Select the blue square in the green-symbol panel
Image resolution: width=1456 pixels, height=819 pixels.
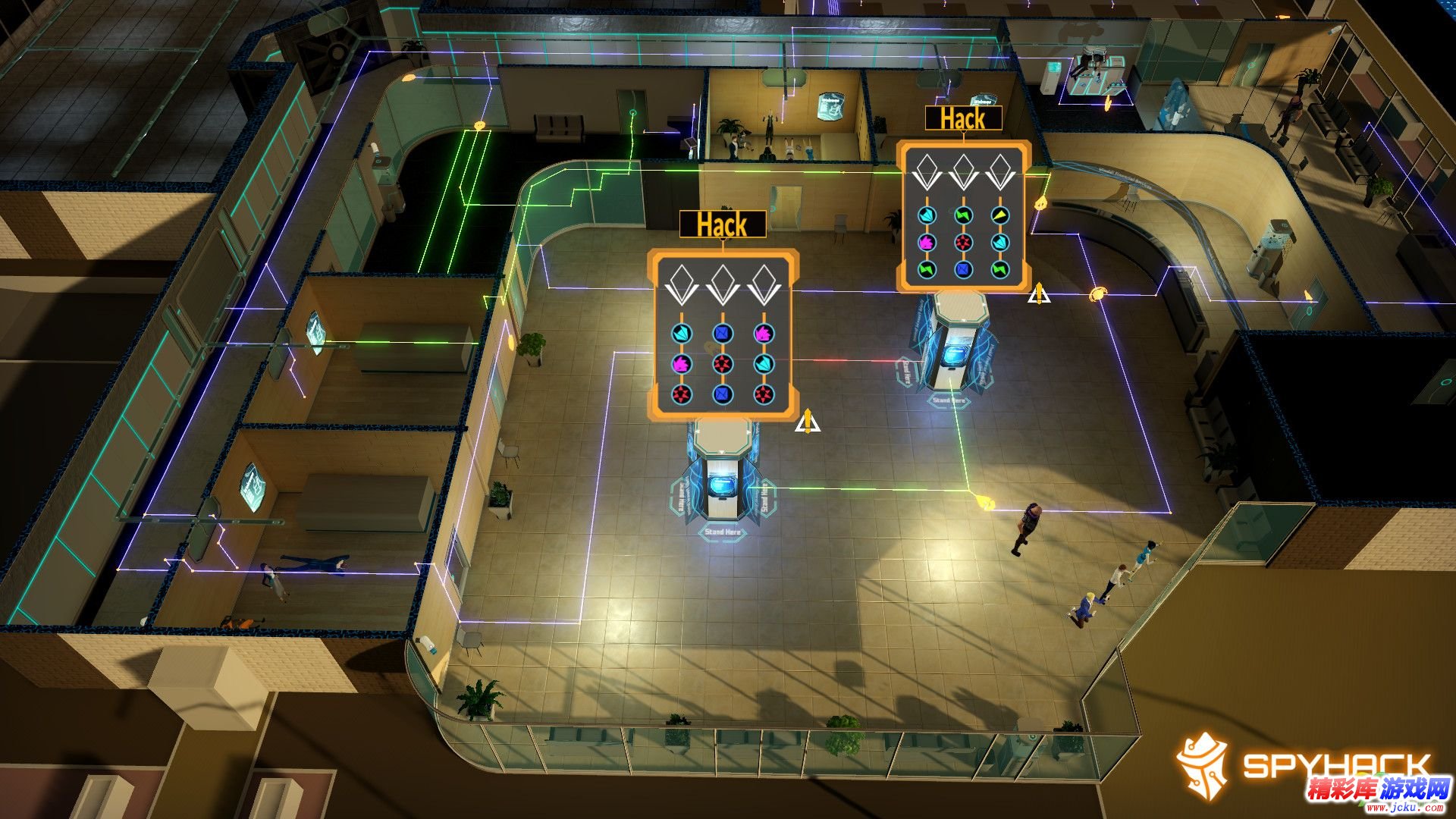click(963, 269)
